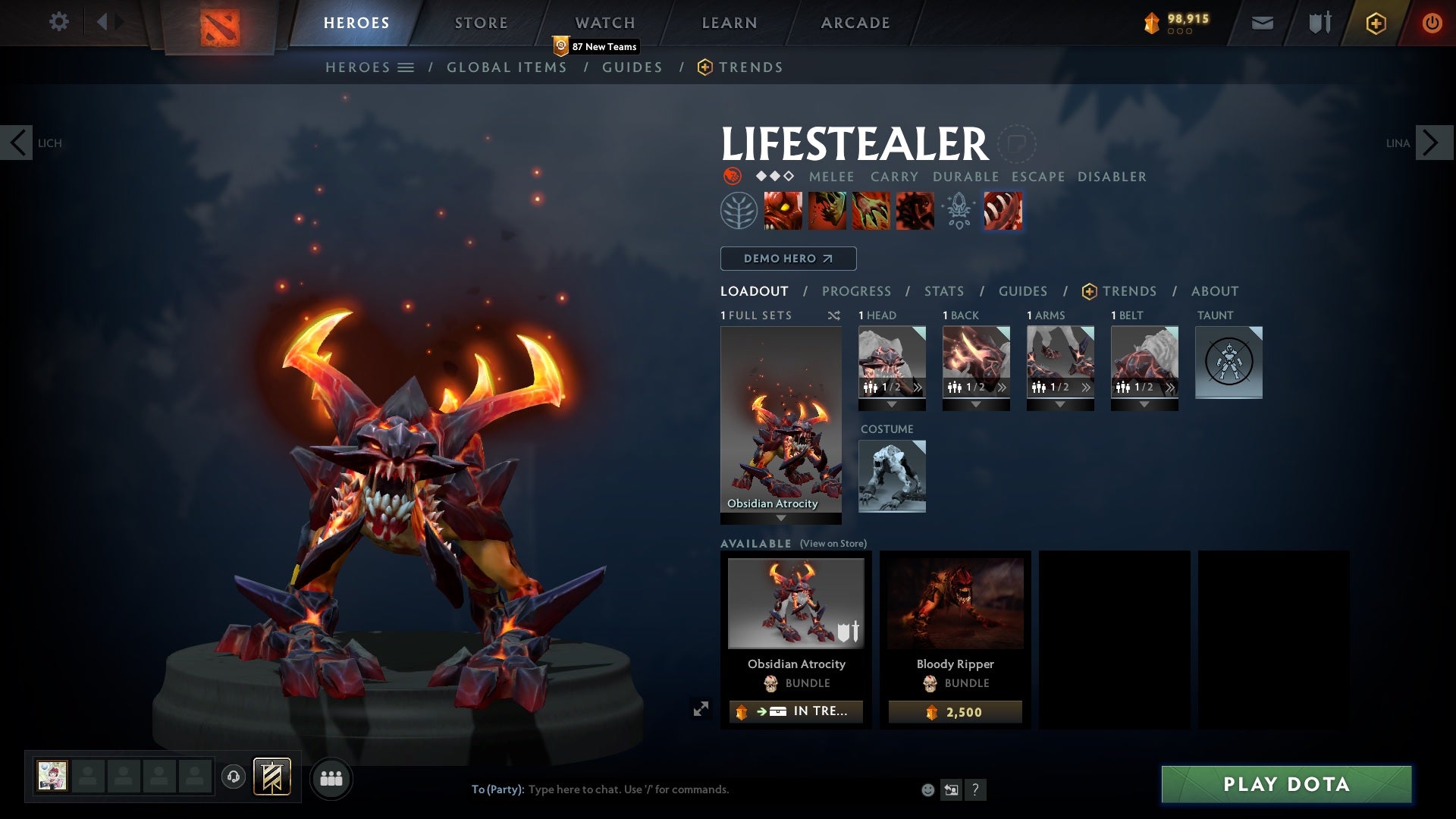Toggle the randomize full sets shuffle icon
Screen dimensions: 1456x819
pos(834,315)
